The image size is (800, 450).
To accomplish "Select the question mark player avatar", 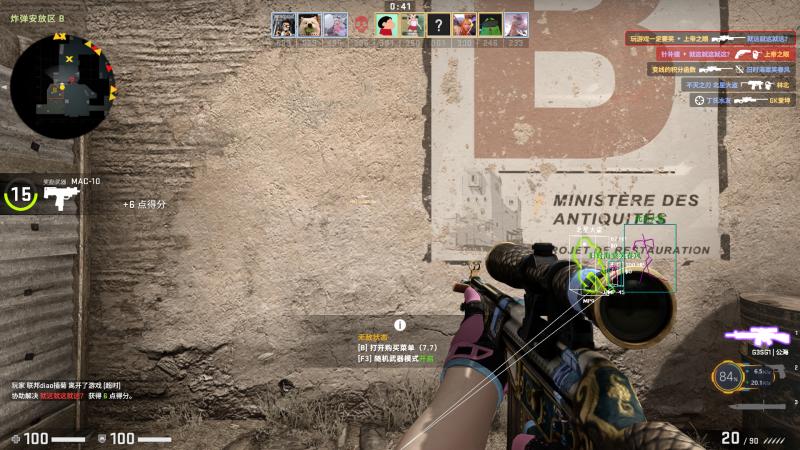I will click(x=439, y=24).
